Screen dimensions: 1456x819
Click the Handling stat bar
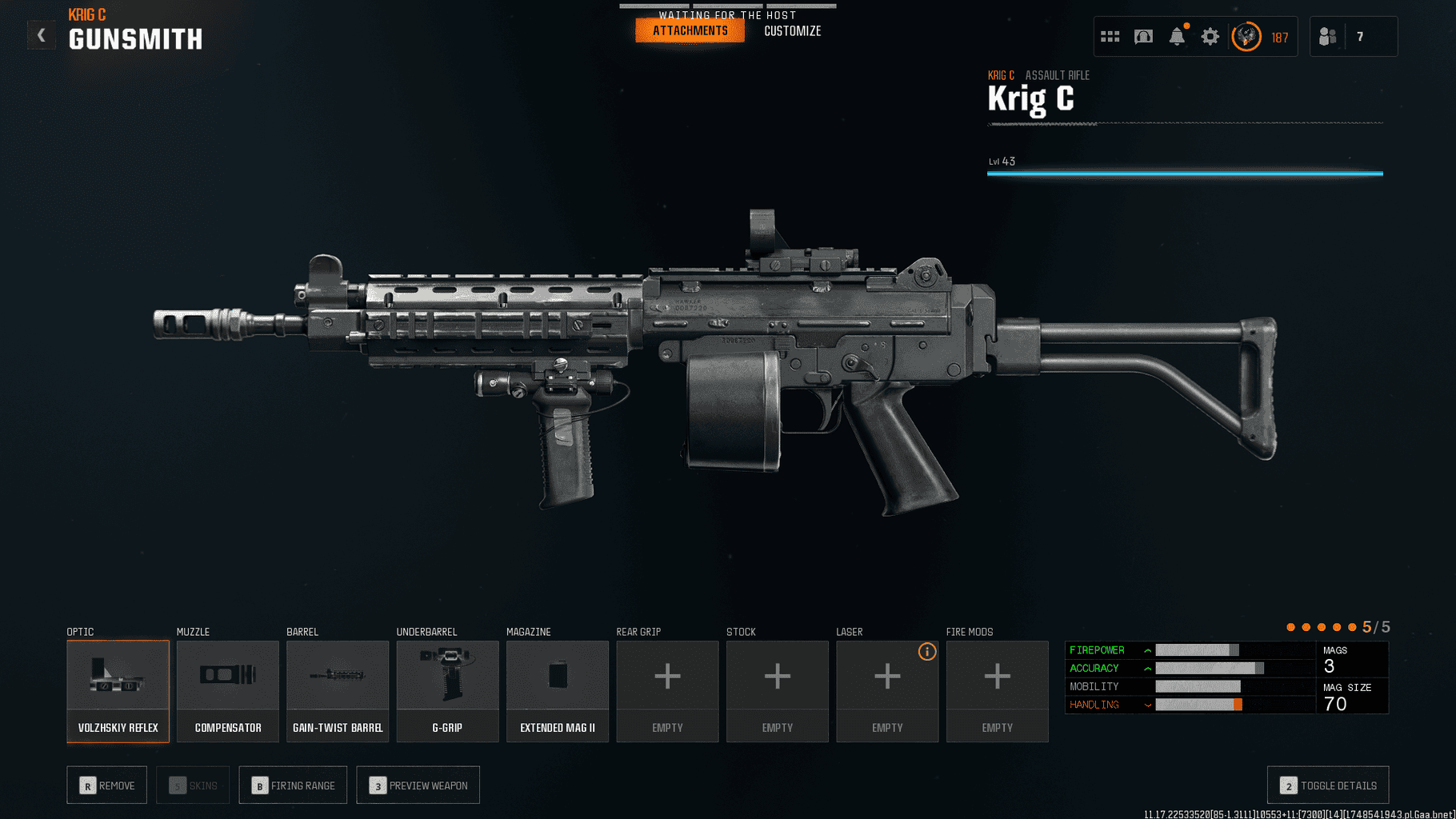coord(1196,705)
